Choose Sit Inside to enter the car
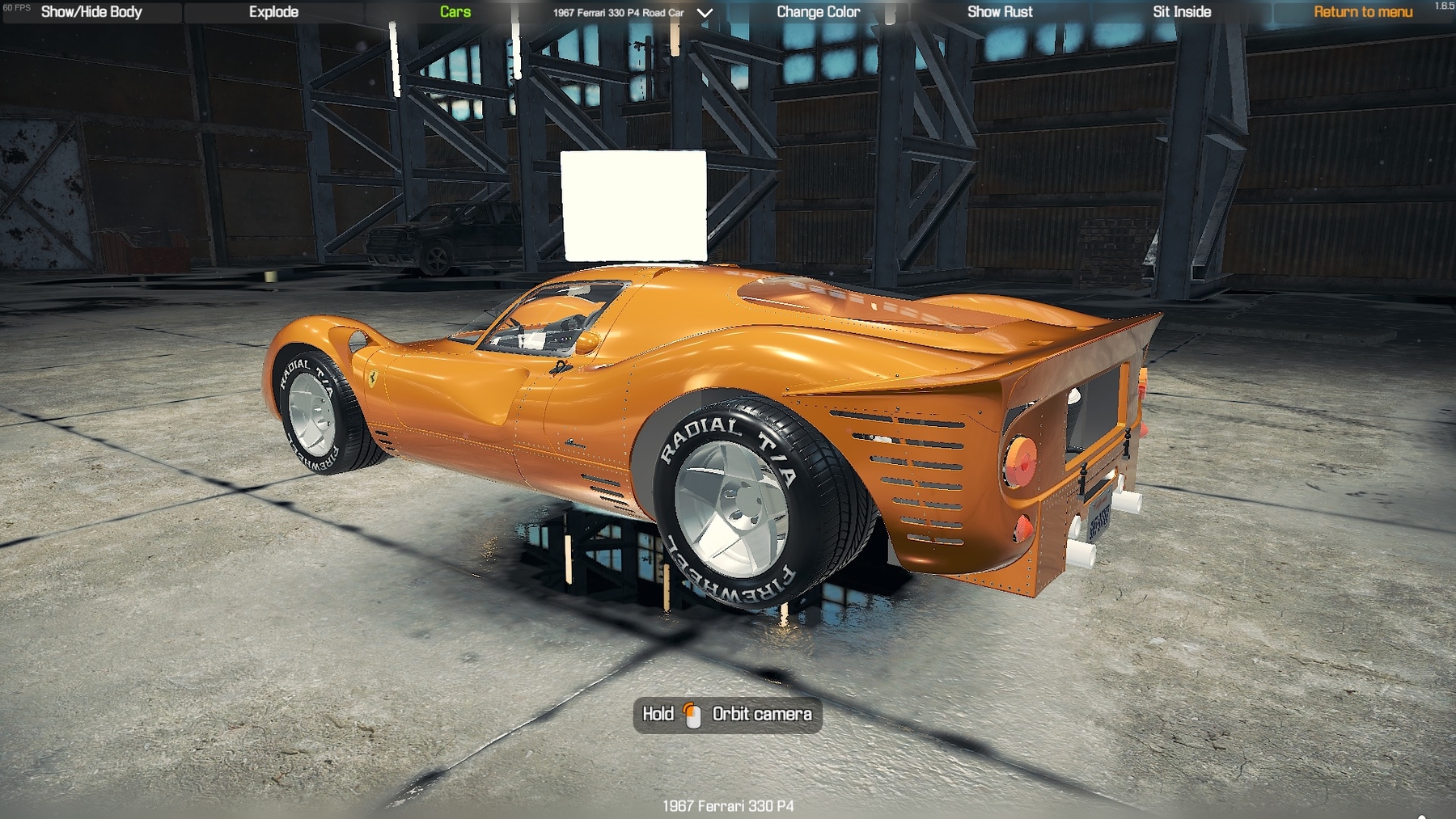1456x819 pixels. click(x=1182, y=12)
